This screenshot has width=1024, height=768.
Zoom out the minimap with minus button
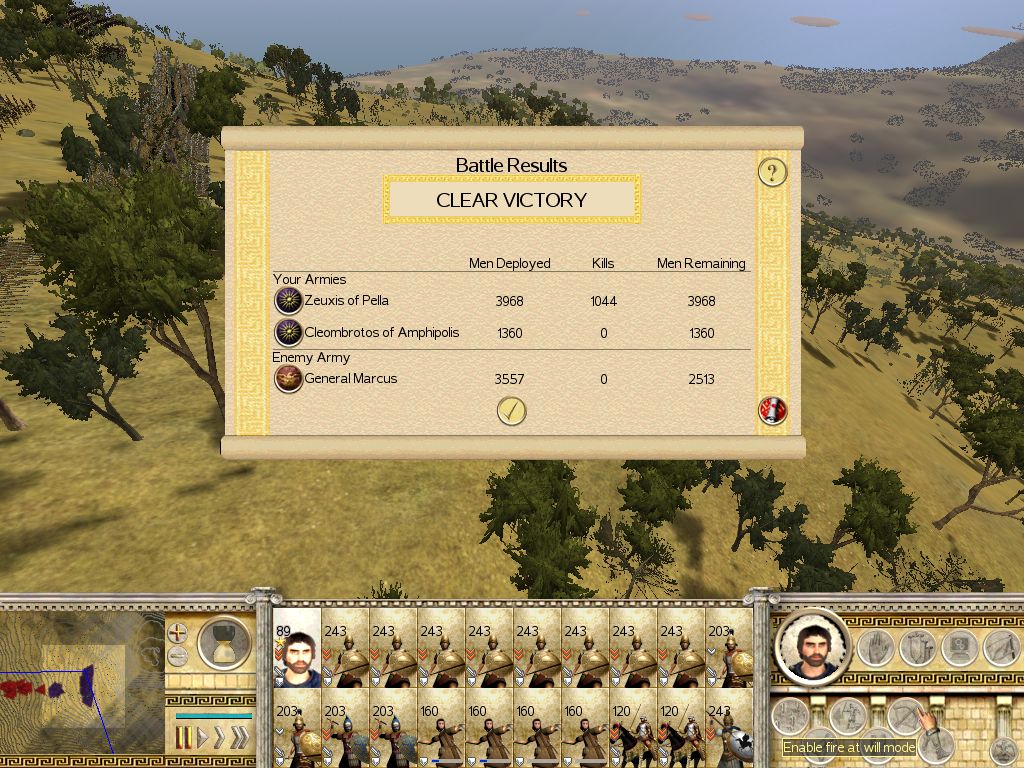(x=177, y=656)
